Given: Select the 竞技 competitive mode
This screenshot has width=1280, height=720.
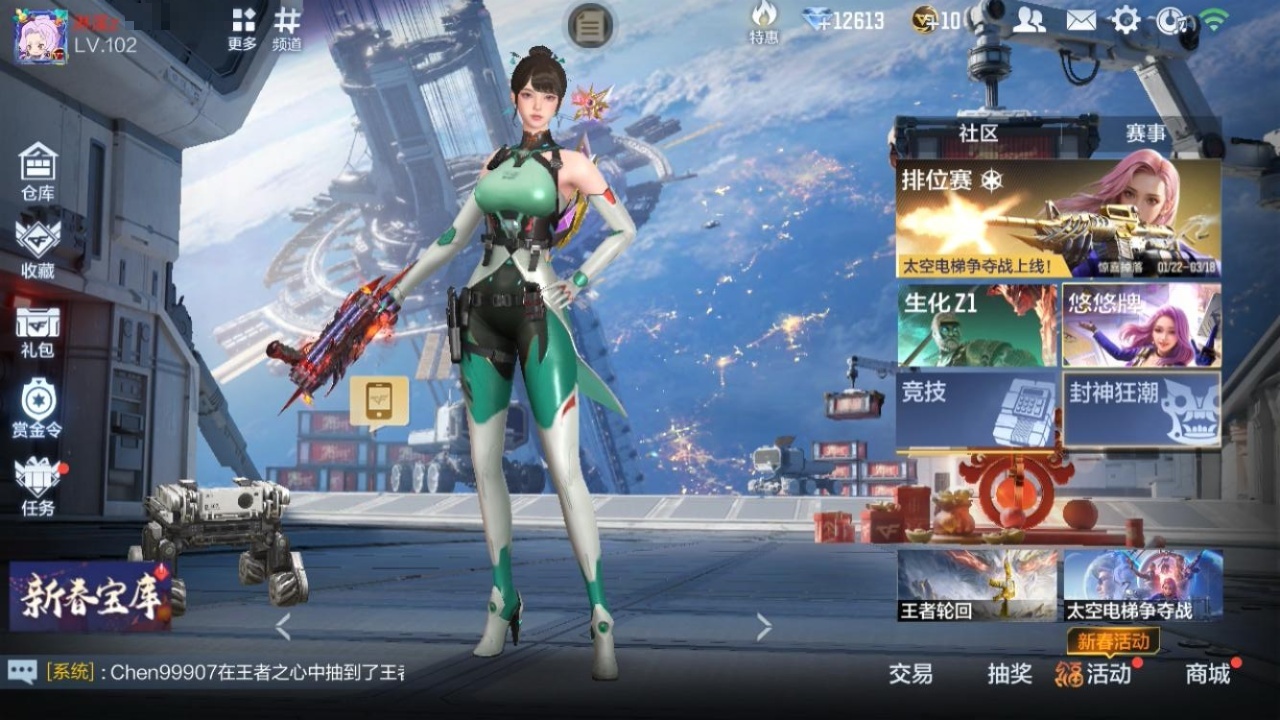Looking at the screenshot, I should 976,409.
